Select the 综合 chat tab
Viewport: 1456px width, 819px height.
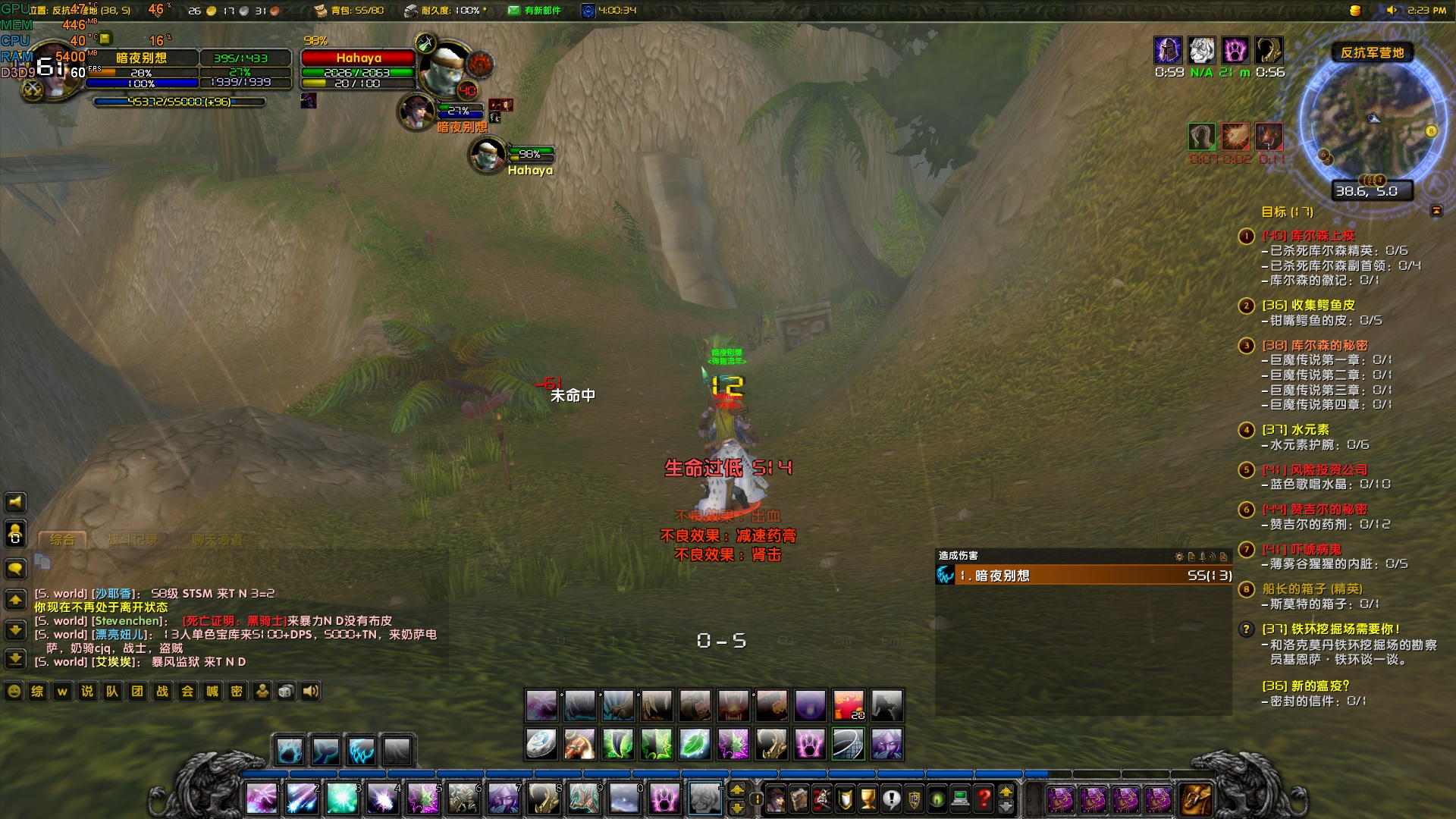tap(62, 540)
